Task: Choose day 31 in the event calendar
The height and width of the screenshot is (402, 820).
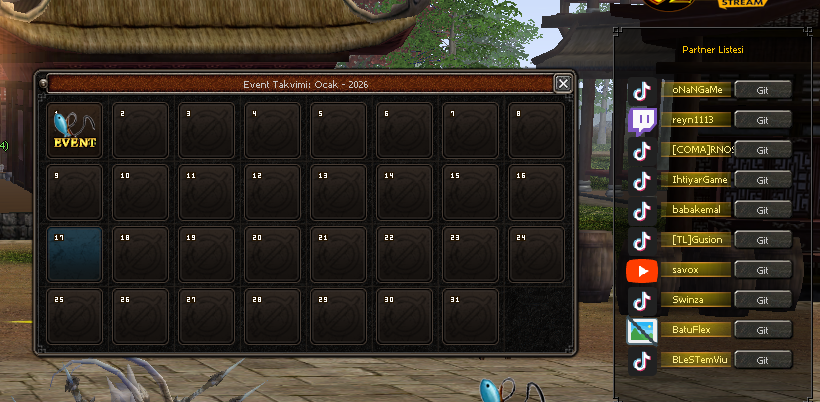Action: point(470,316)
